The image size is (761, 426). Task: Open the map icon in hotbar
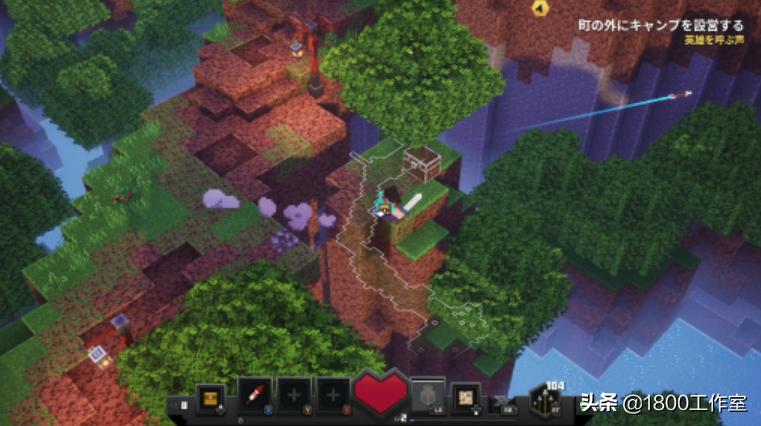point(465,395)
